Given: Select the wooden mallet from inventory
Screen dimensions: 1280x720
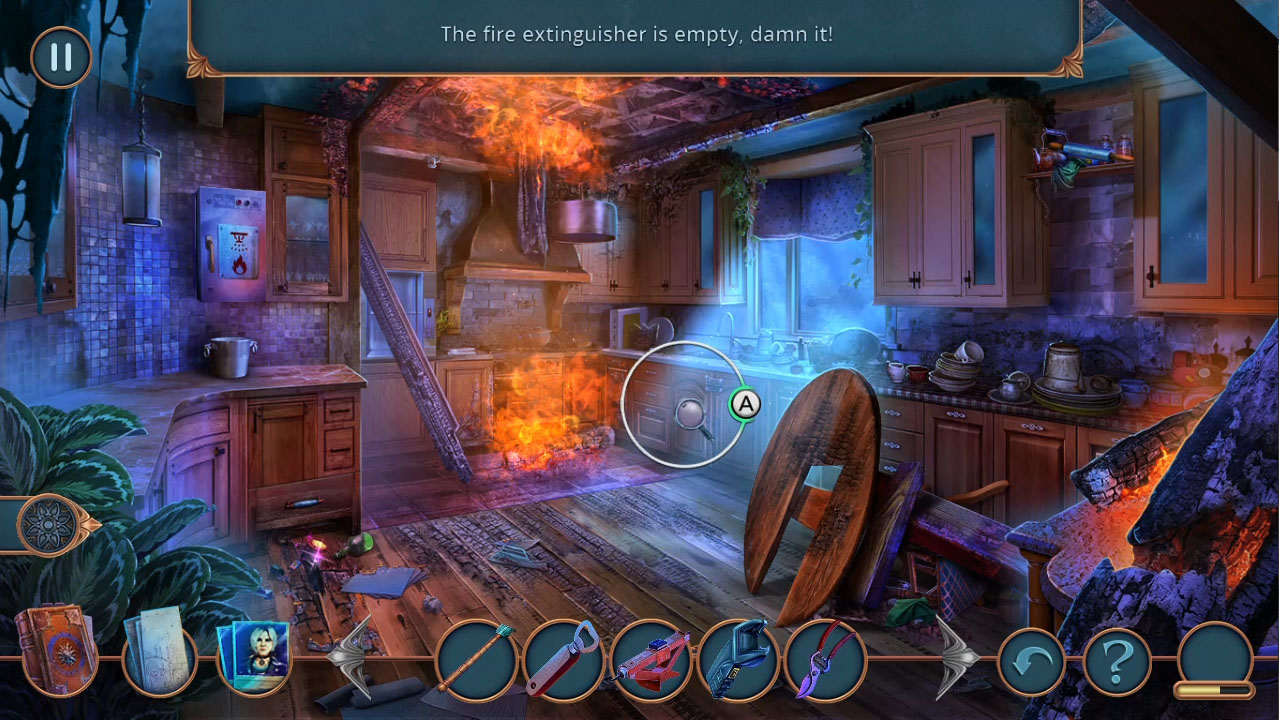Looking at the screenshot, I should (477, 663).
